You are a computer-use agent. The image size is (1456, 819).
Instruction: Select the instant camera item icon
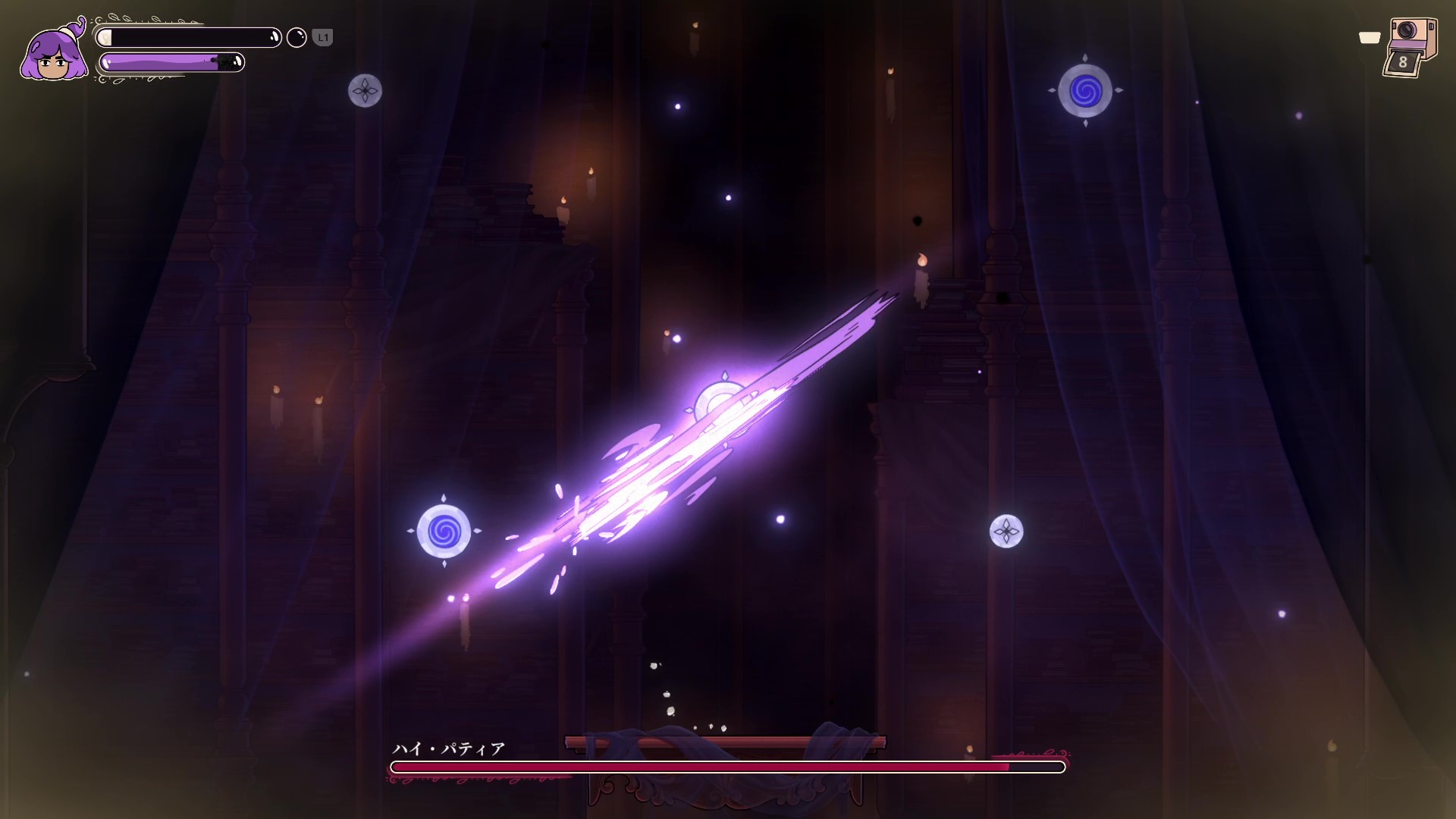point(1409,47)
